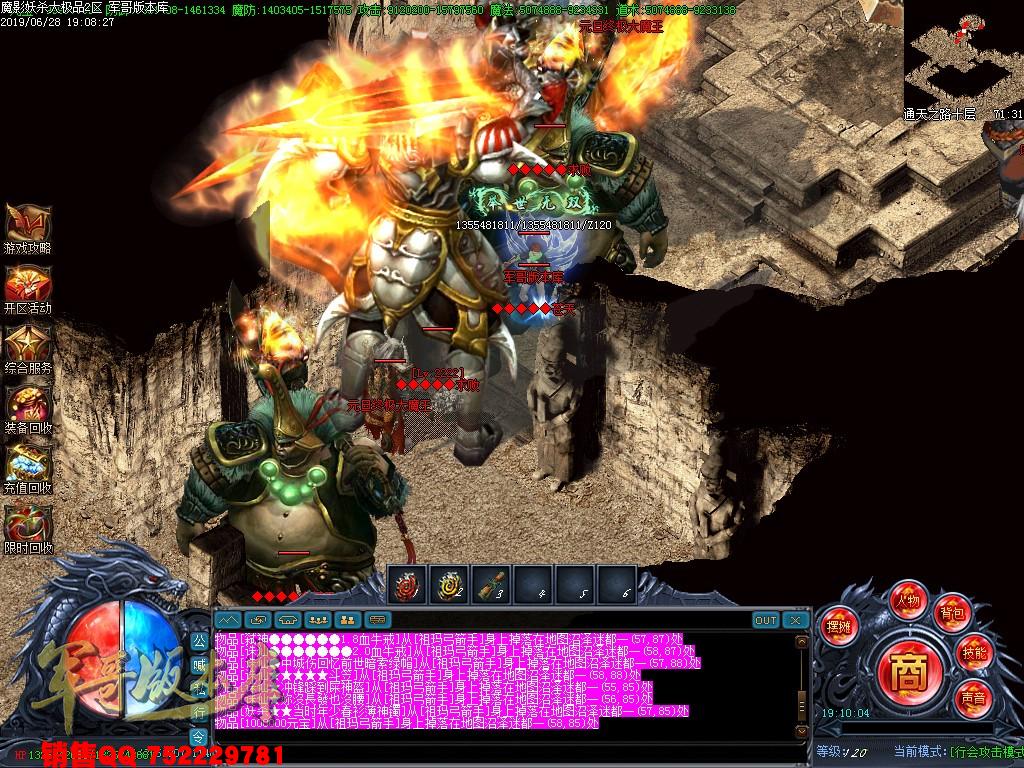Screen dimensions: 1024x768
Task: Open the 限时回收 limited-time recycle icon
Action: tap(27, 525)
